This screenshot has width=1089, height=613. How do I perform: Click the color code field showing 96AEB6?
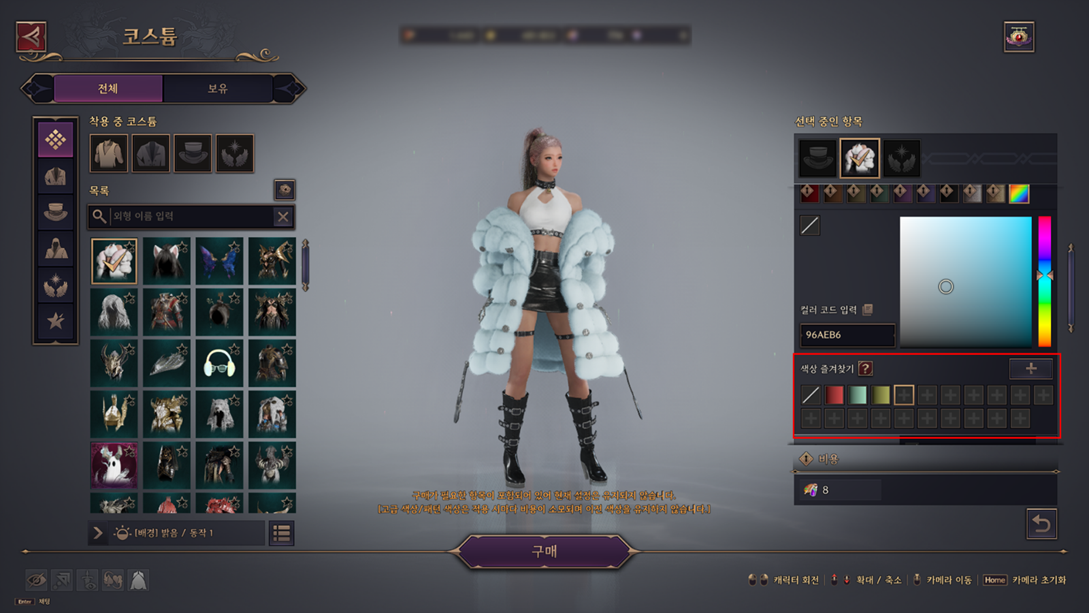tap(846, 335)
